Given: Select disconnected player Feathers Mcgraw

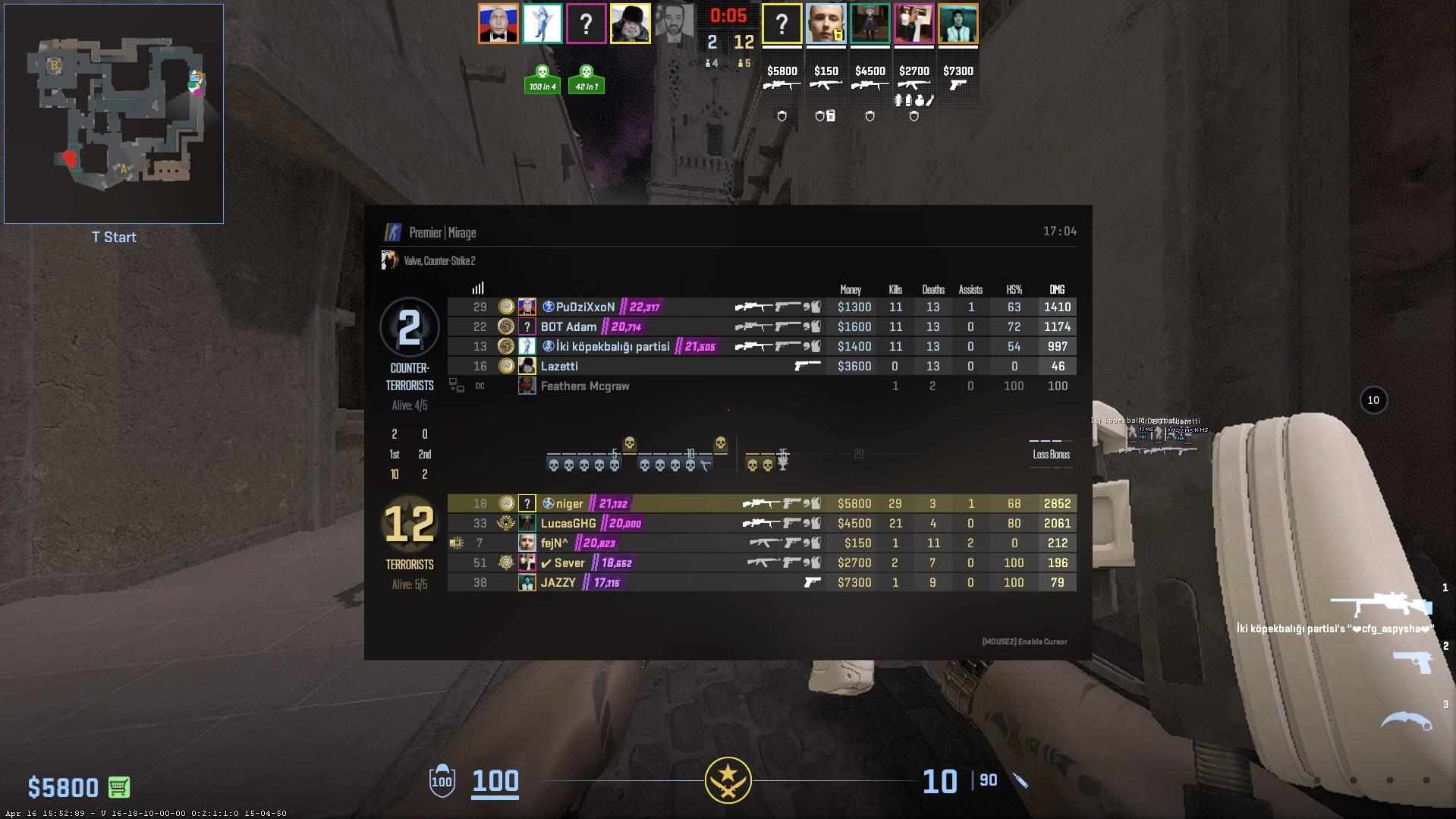Looking at the screenshot, I should click(584, 386).
